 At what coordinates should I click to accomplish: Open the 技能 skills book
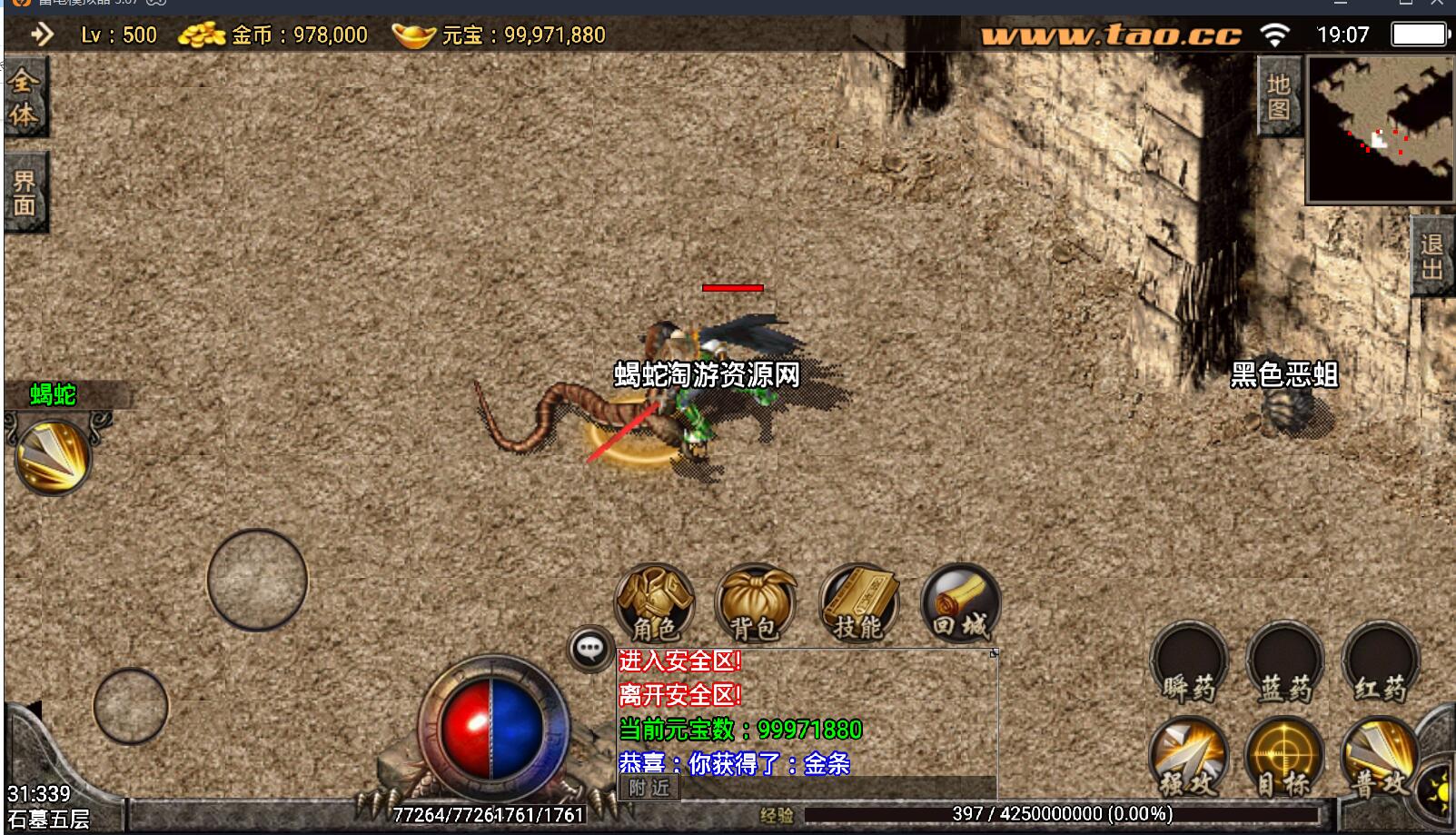(x=858, y=602)
